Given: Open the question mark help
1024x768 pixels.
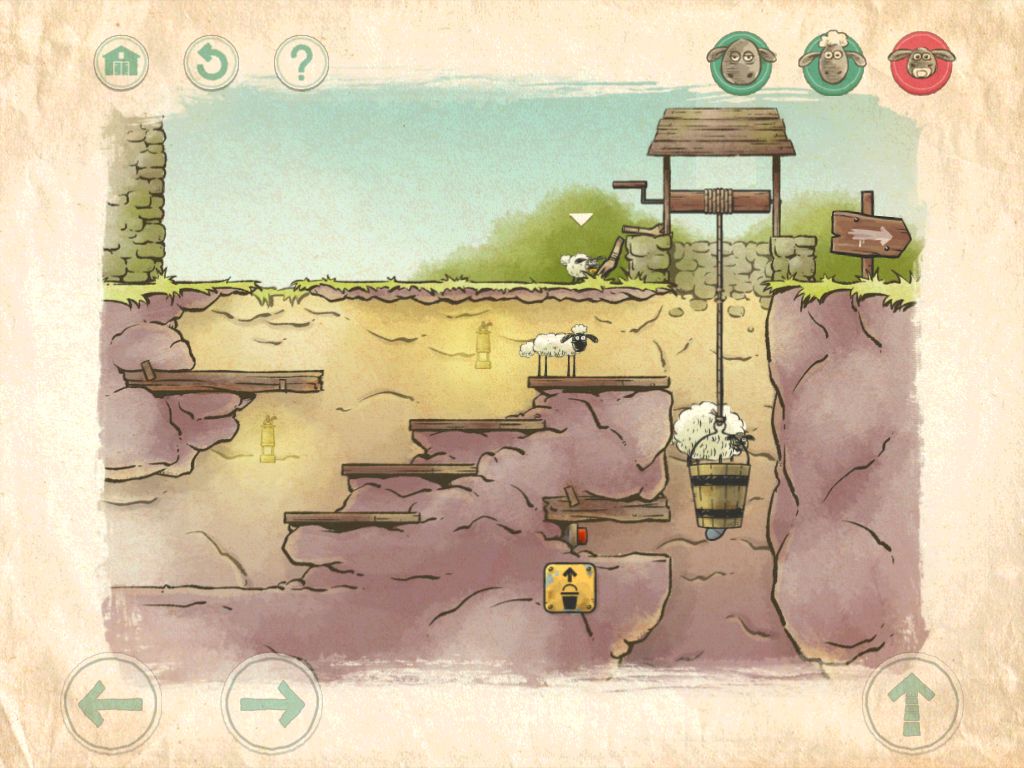Looking at the screenshot, I should coord(301,63).
